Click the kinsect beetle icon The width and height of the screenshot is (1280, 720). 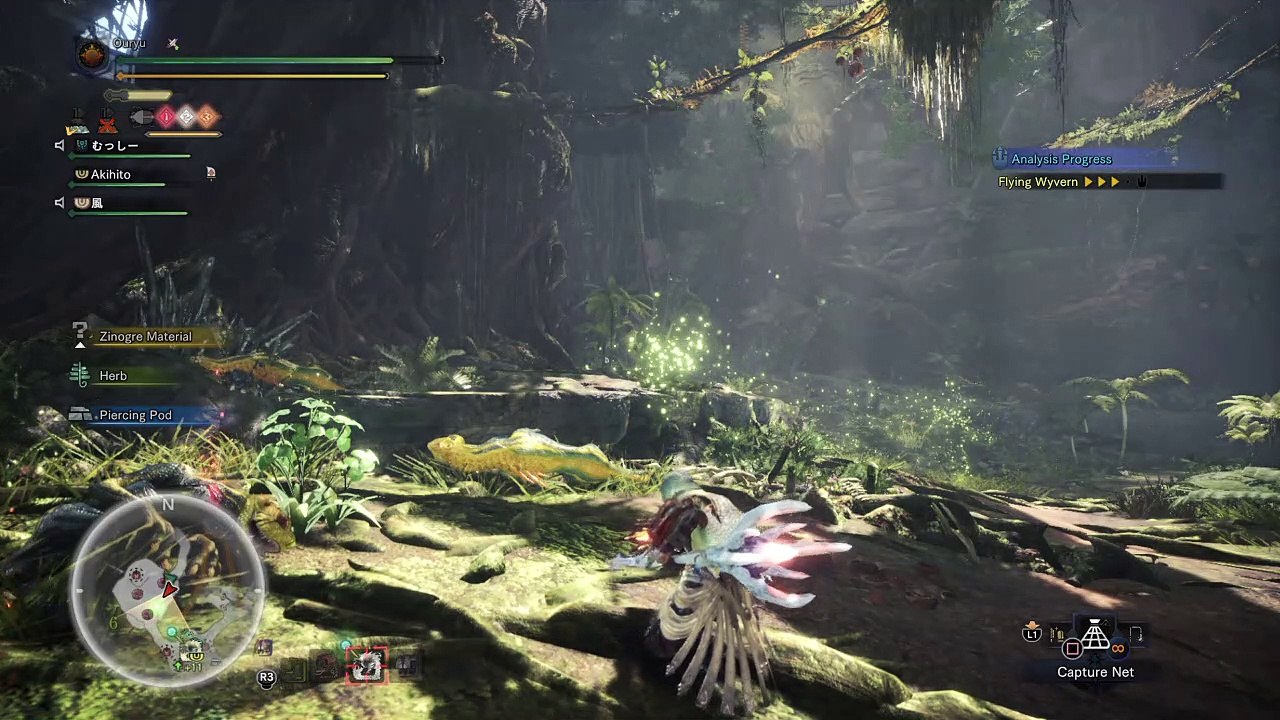click(141, 118)
